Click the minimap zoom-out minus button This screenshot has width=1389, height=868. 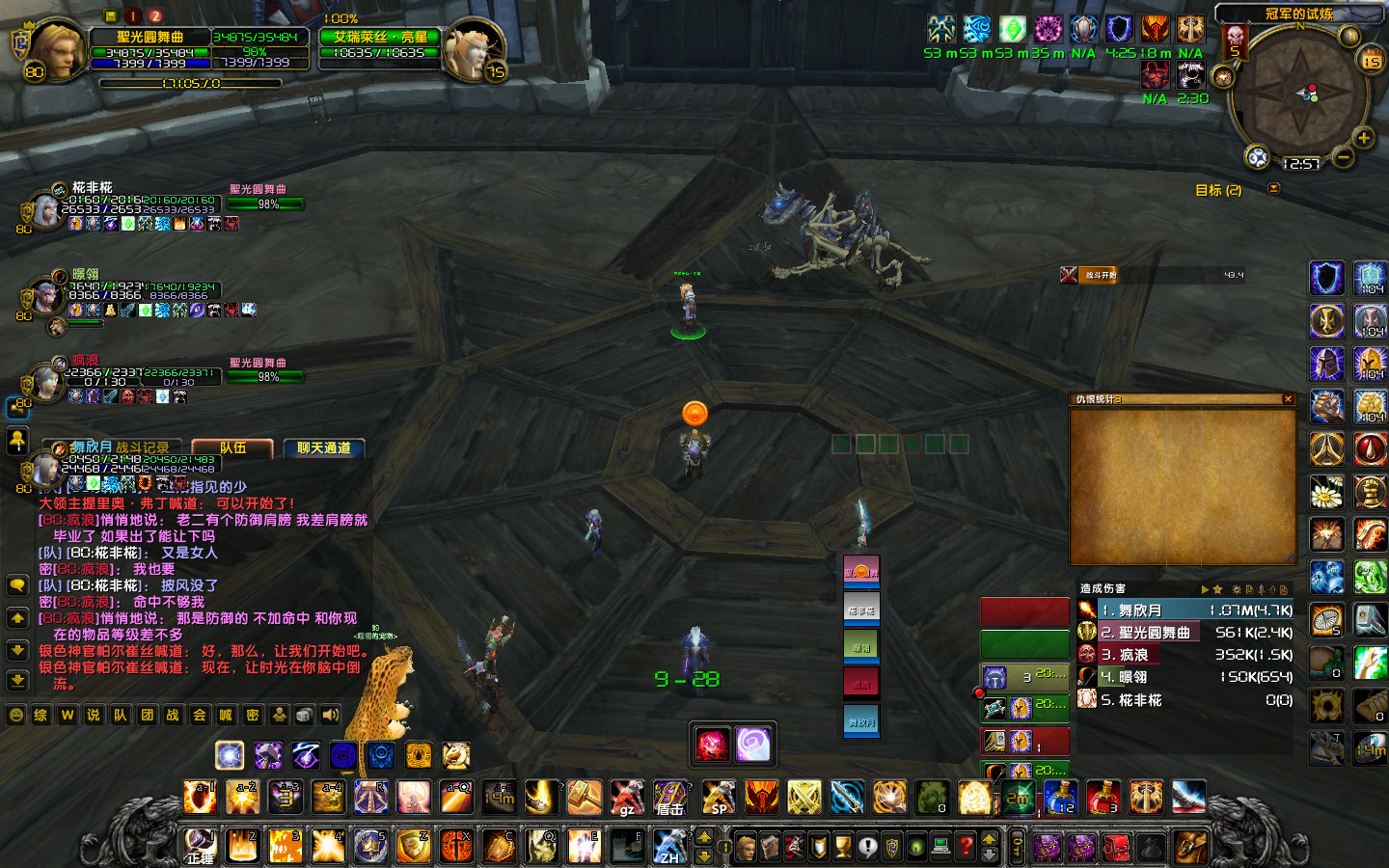[x=1343, y=156]
